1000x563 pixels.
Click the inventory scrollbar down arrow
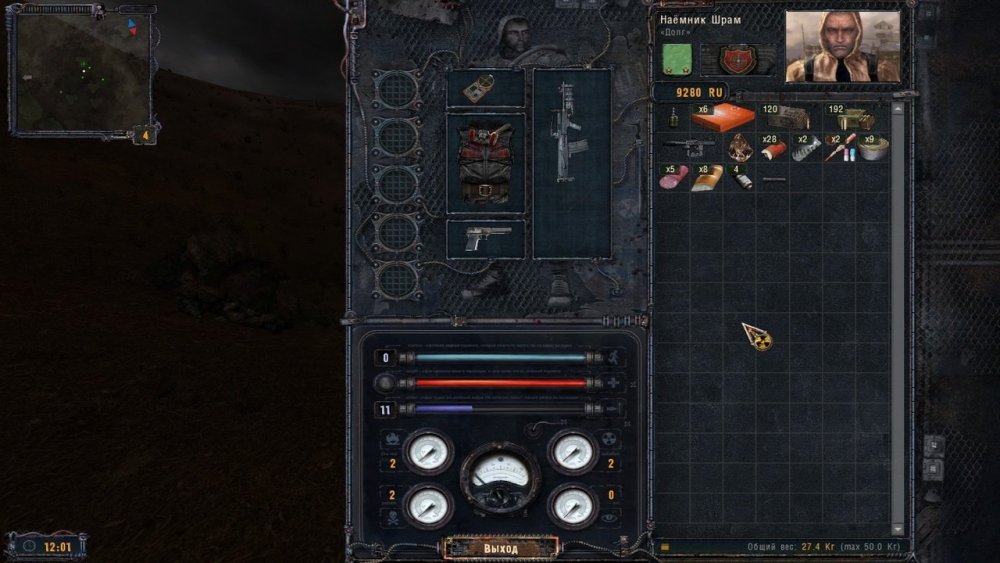(897, 529)
